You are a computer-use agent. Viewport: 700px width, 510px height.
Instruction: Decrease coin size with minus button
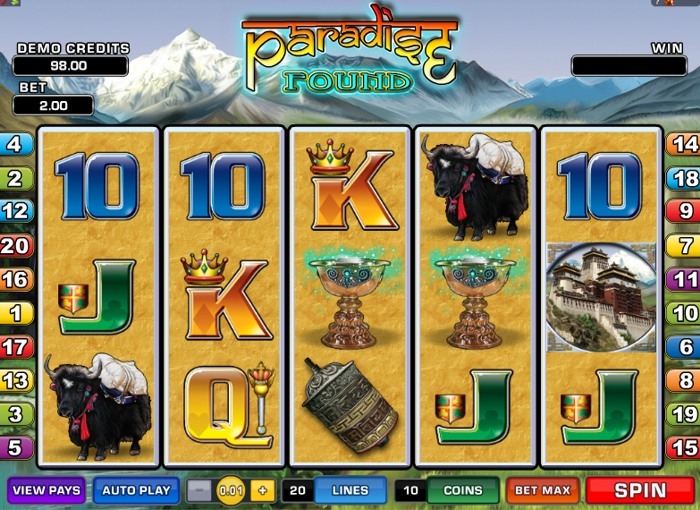coord(200,491)
